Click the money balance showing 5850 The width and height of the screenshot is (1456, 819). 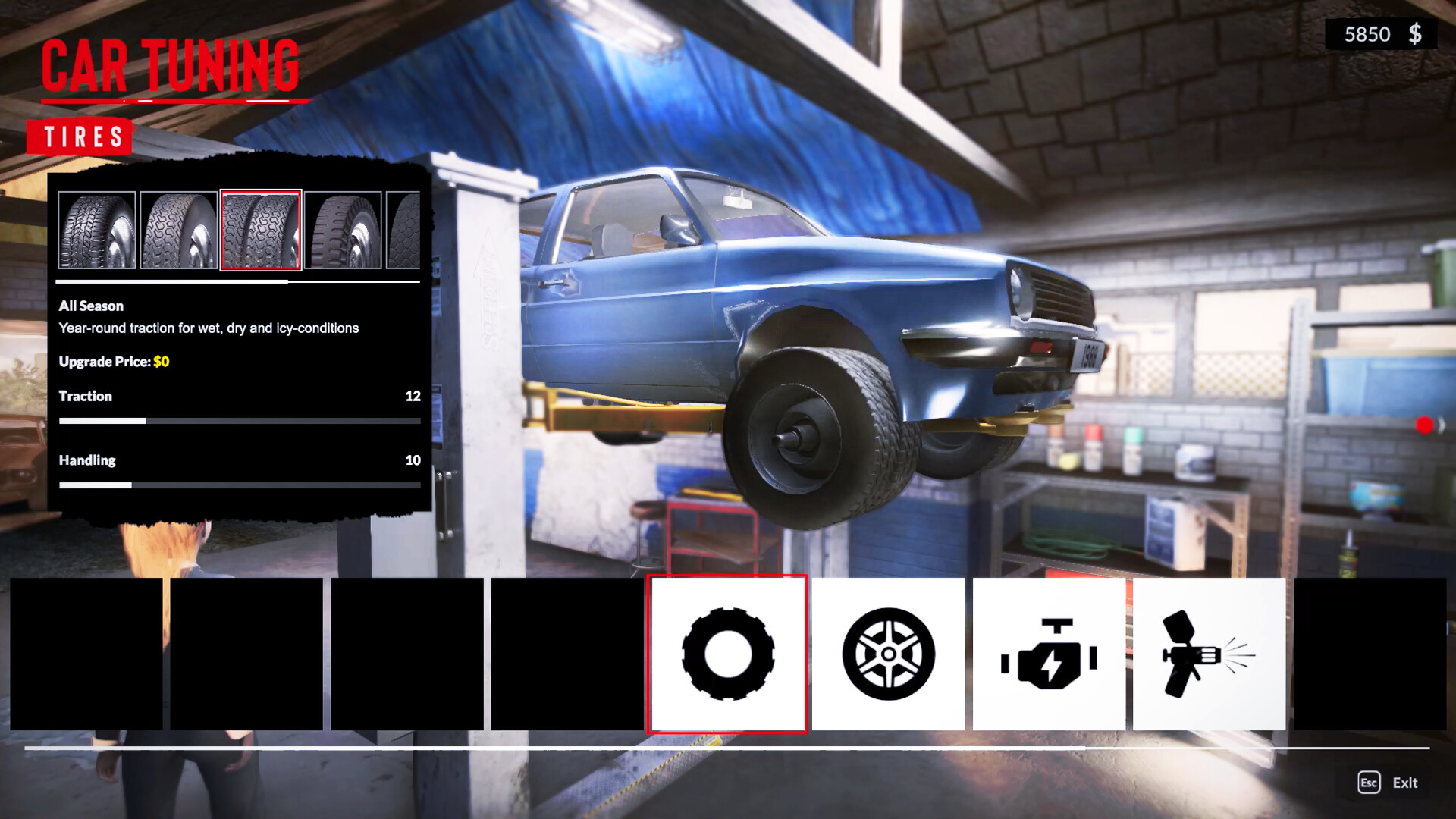coord(1369,34)
